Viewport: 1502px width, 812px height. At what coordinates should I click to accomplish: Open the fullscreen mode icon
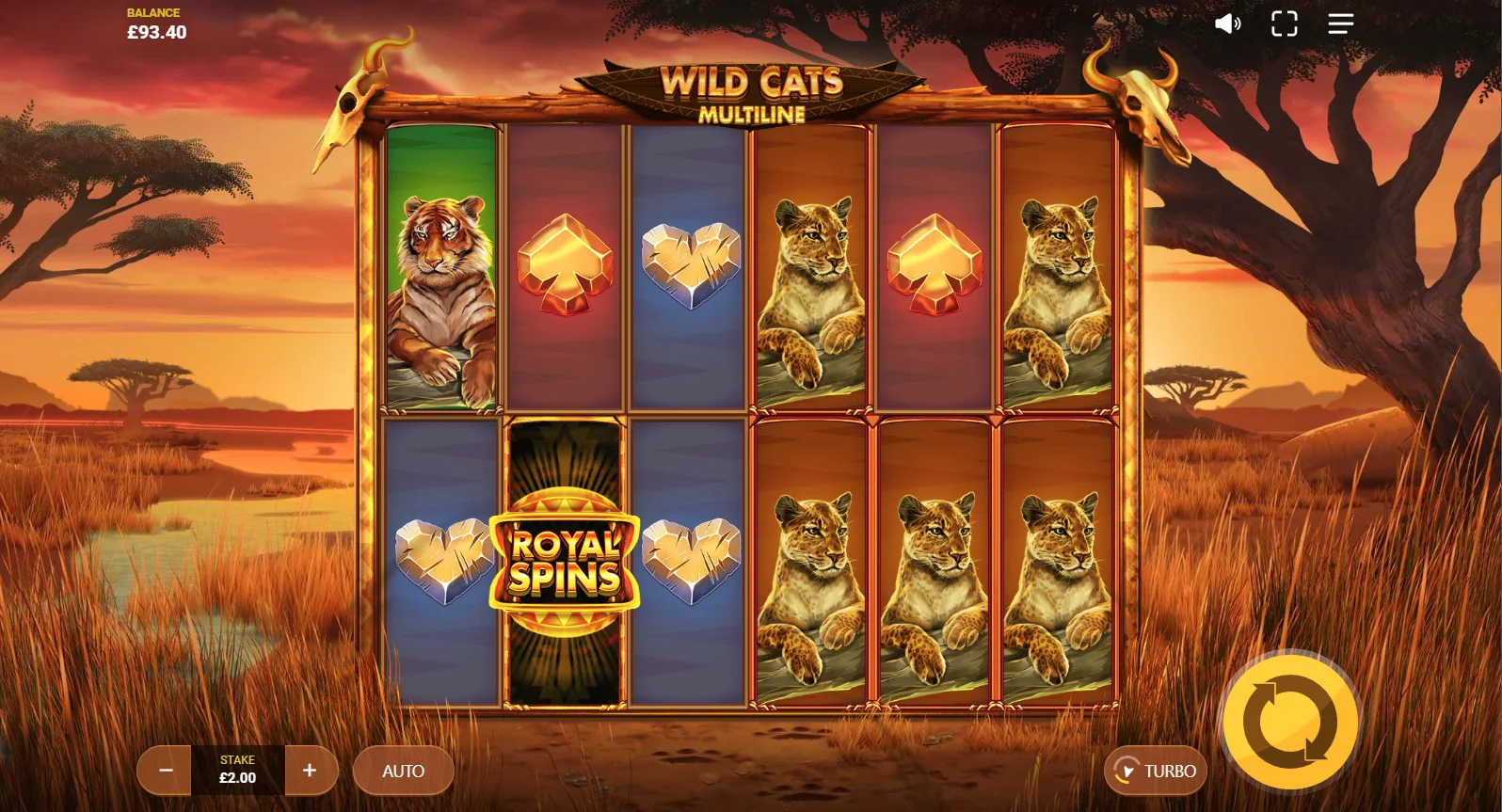click(x=1284, y=24)
